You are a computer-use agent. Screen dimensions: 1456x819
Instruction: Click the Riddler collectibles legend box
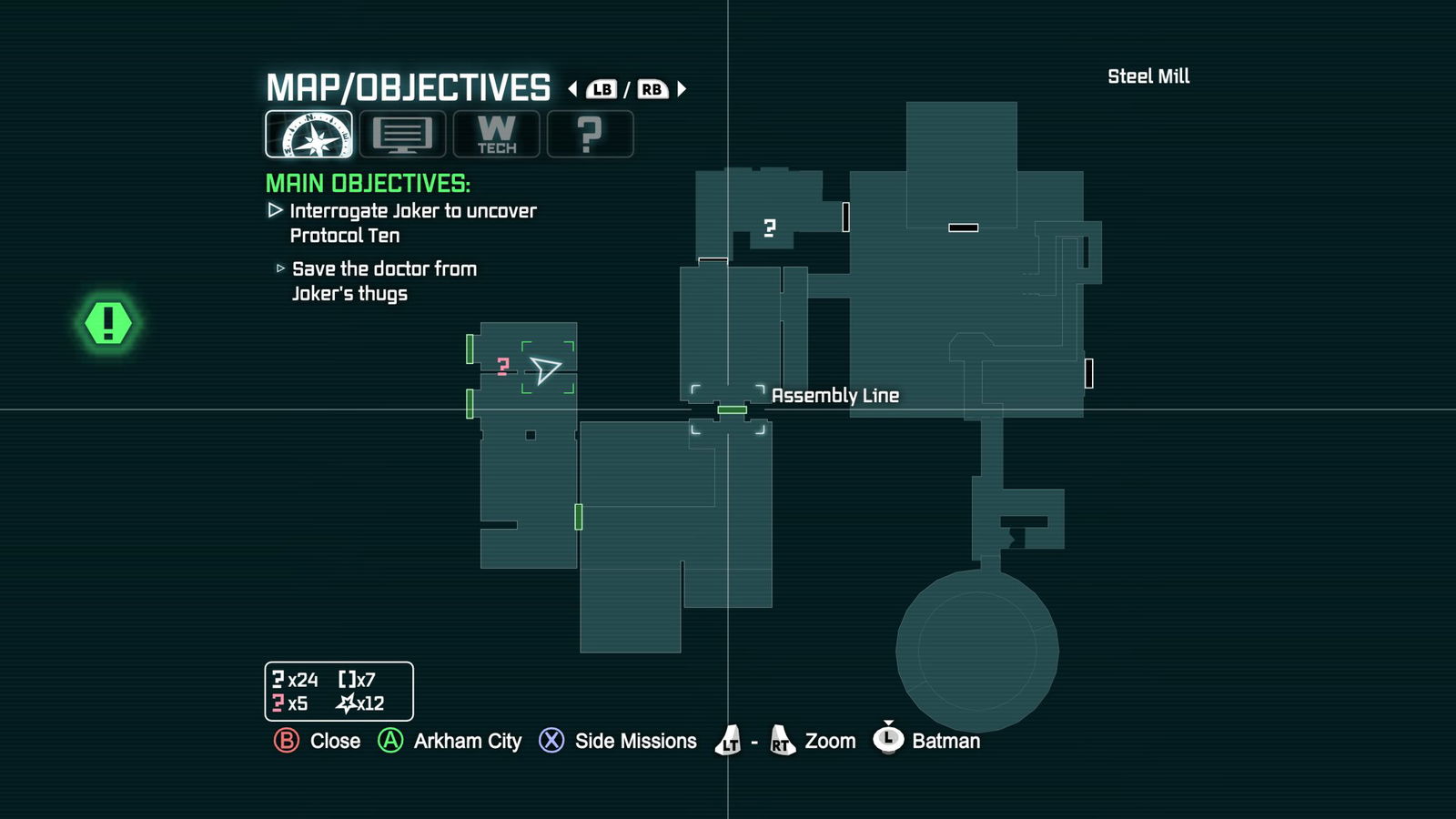point(339,692)
